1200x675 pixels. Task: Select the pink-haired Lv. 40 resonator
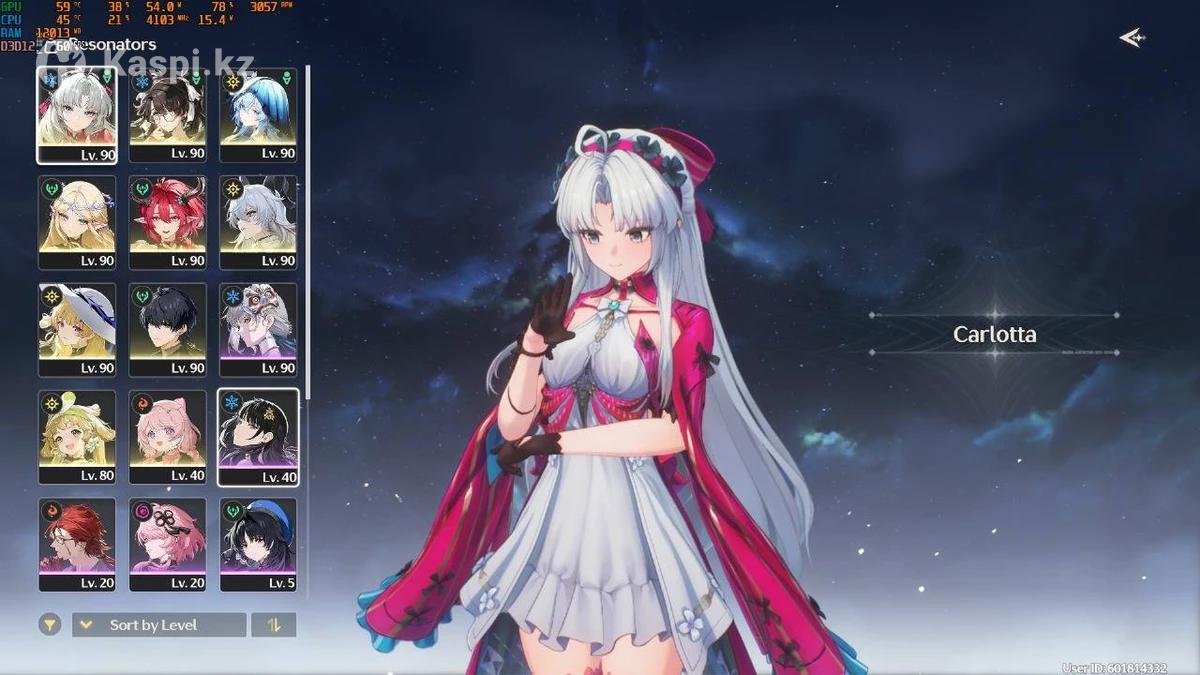pyautogui.click(x=168, y=437)
